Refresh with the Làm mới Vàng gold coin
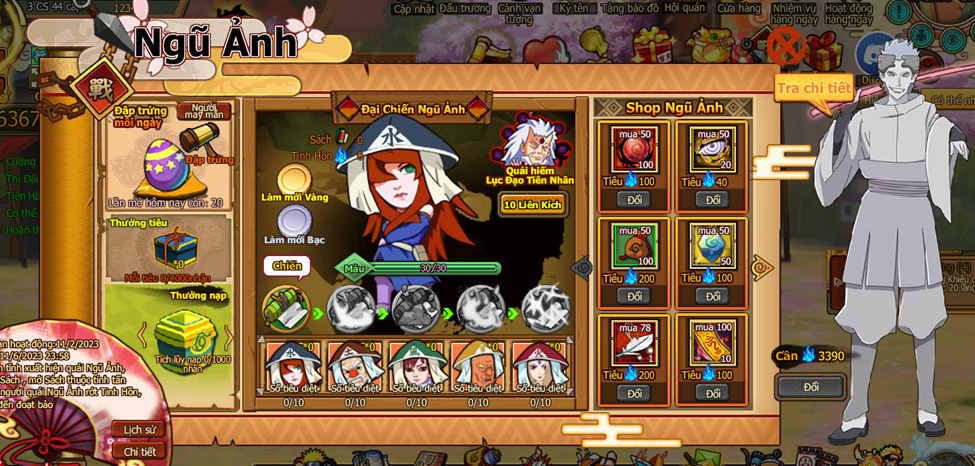This screenshot has height=466, width=975. tap(294, 180)
